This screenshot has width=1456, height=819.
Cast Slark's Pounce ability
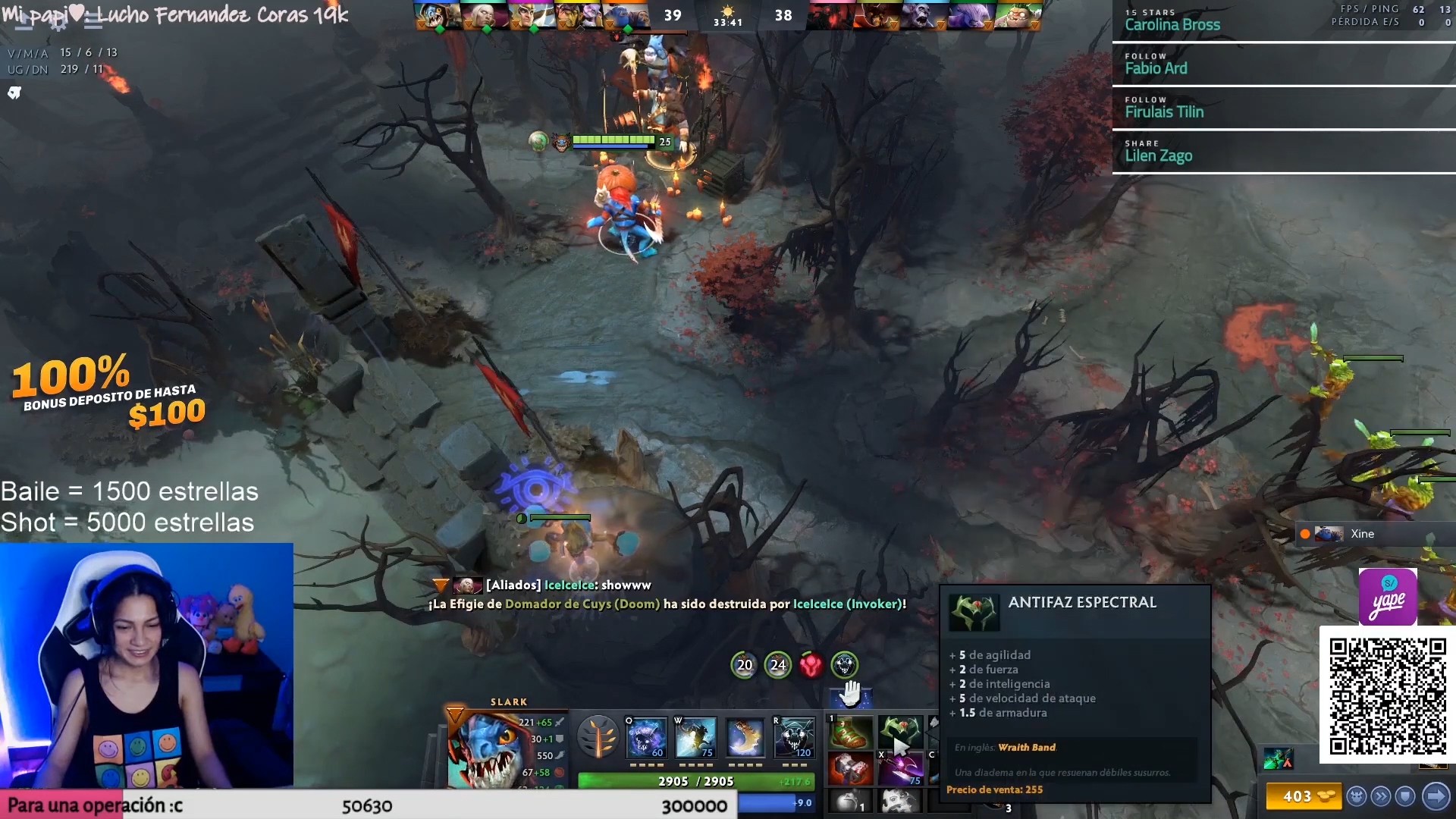(695, 737)
